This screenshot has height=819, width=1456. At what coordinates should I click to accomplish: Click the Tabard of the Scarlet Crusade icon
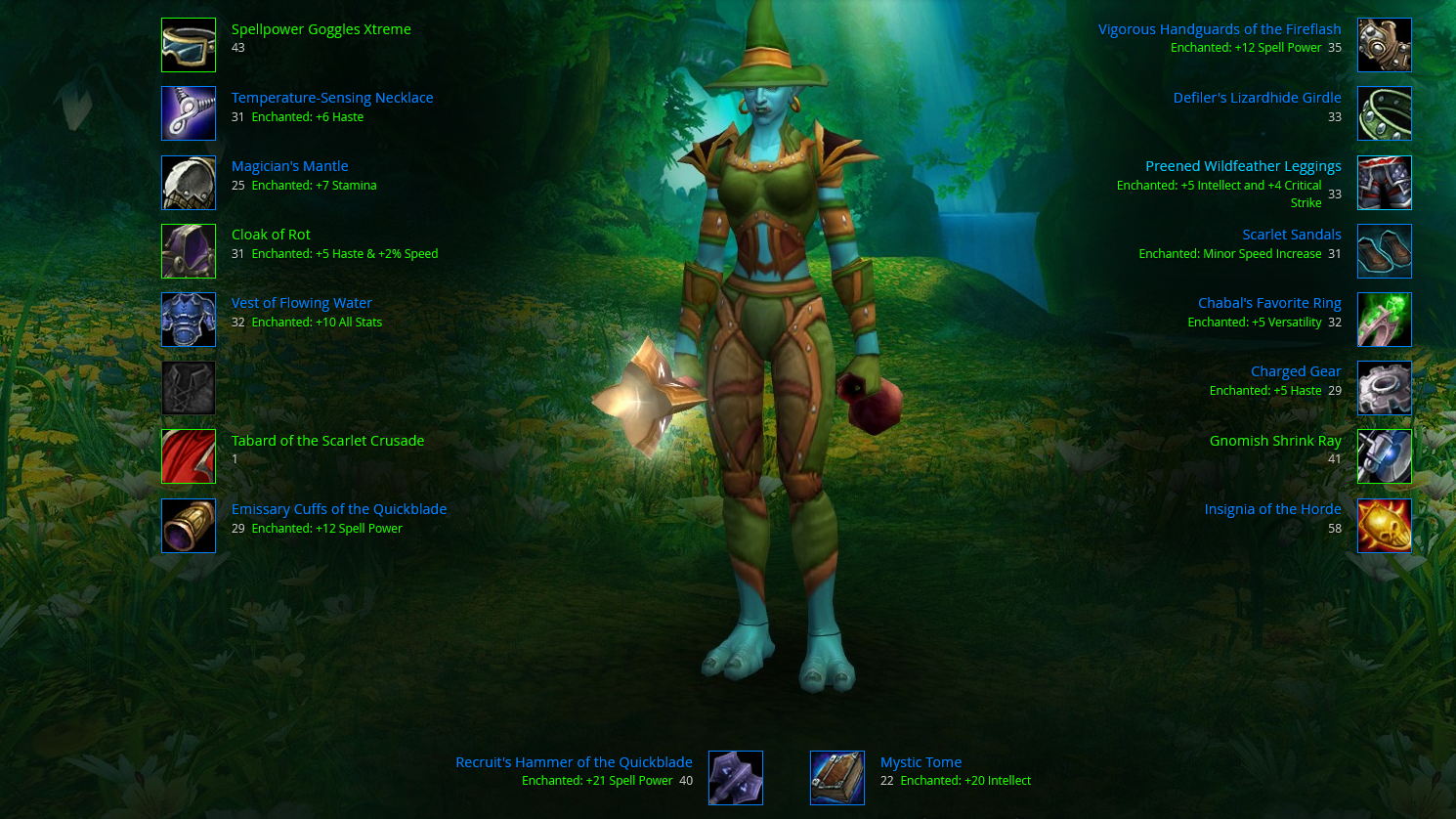pyautogui.click(x=189, y=456)
